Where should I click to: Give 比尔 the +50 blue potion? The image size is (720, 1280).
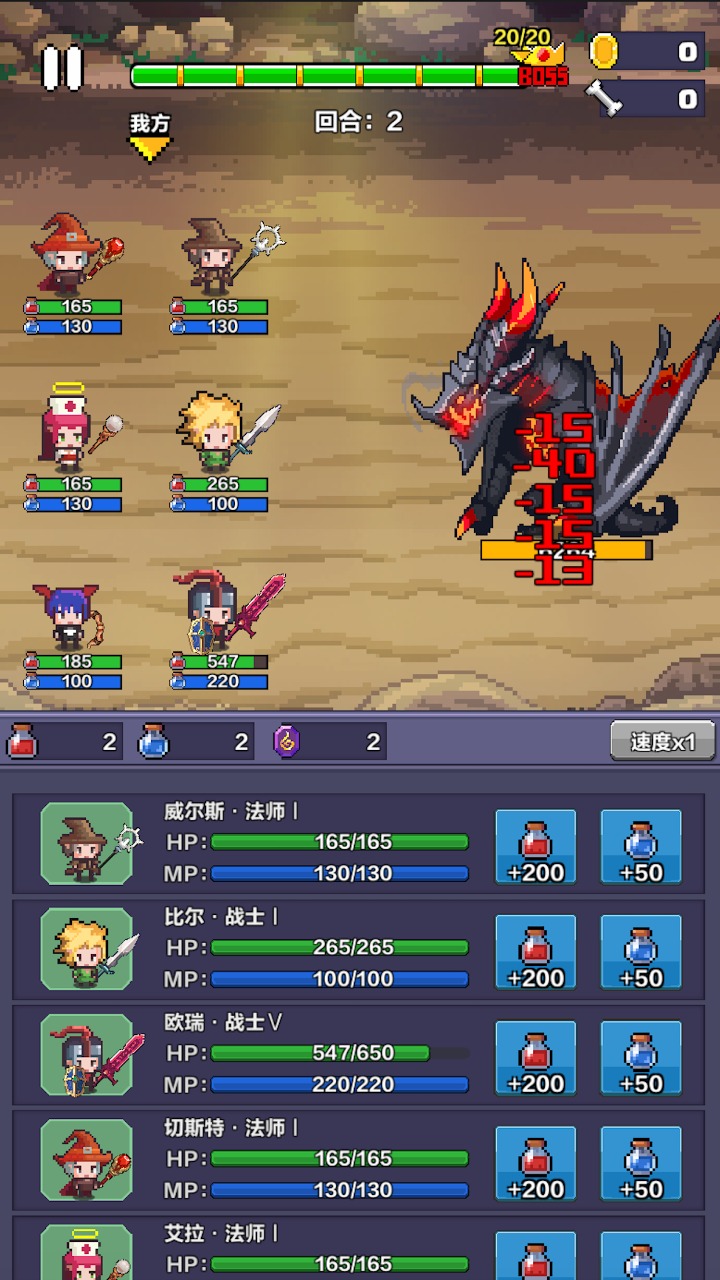(x=641, y=953)
